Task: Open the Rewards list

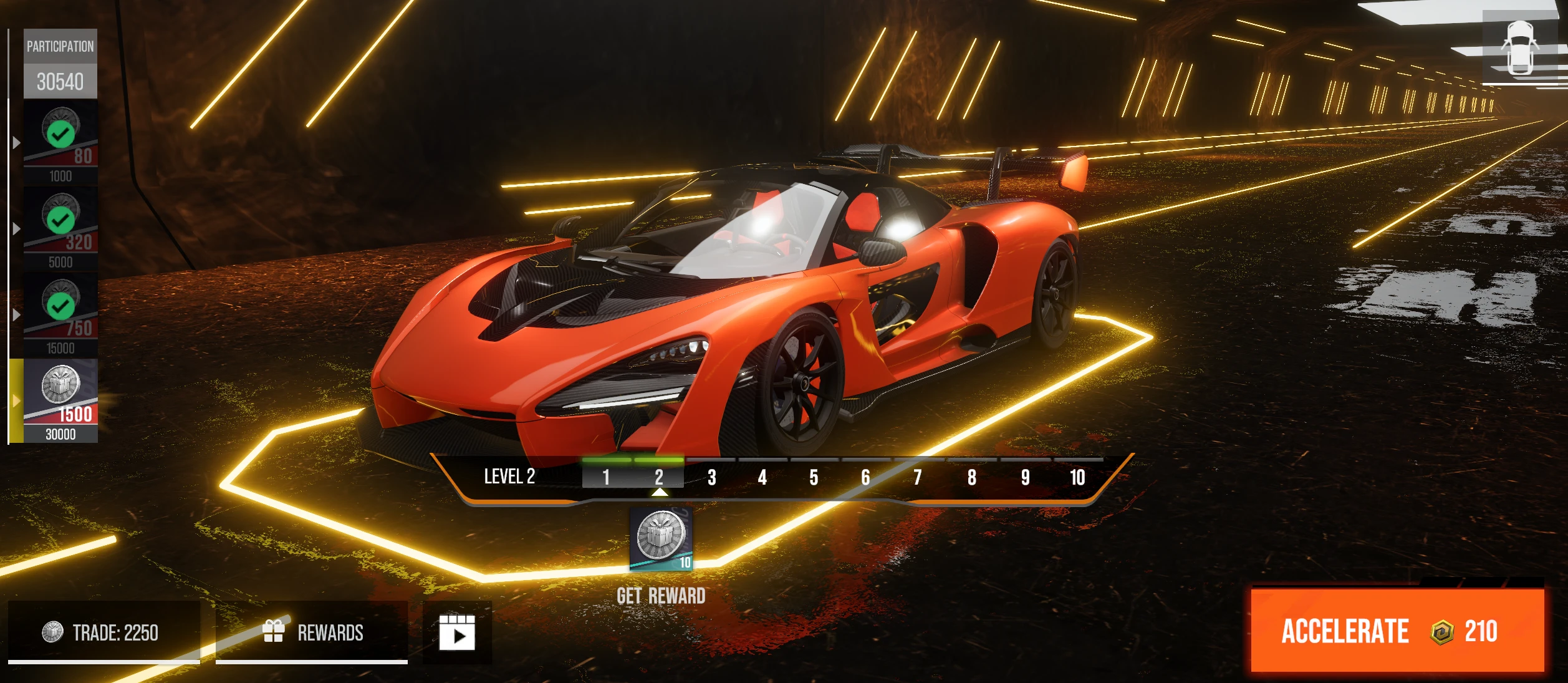Action: tap(312, 632)
